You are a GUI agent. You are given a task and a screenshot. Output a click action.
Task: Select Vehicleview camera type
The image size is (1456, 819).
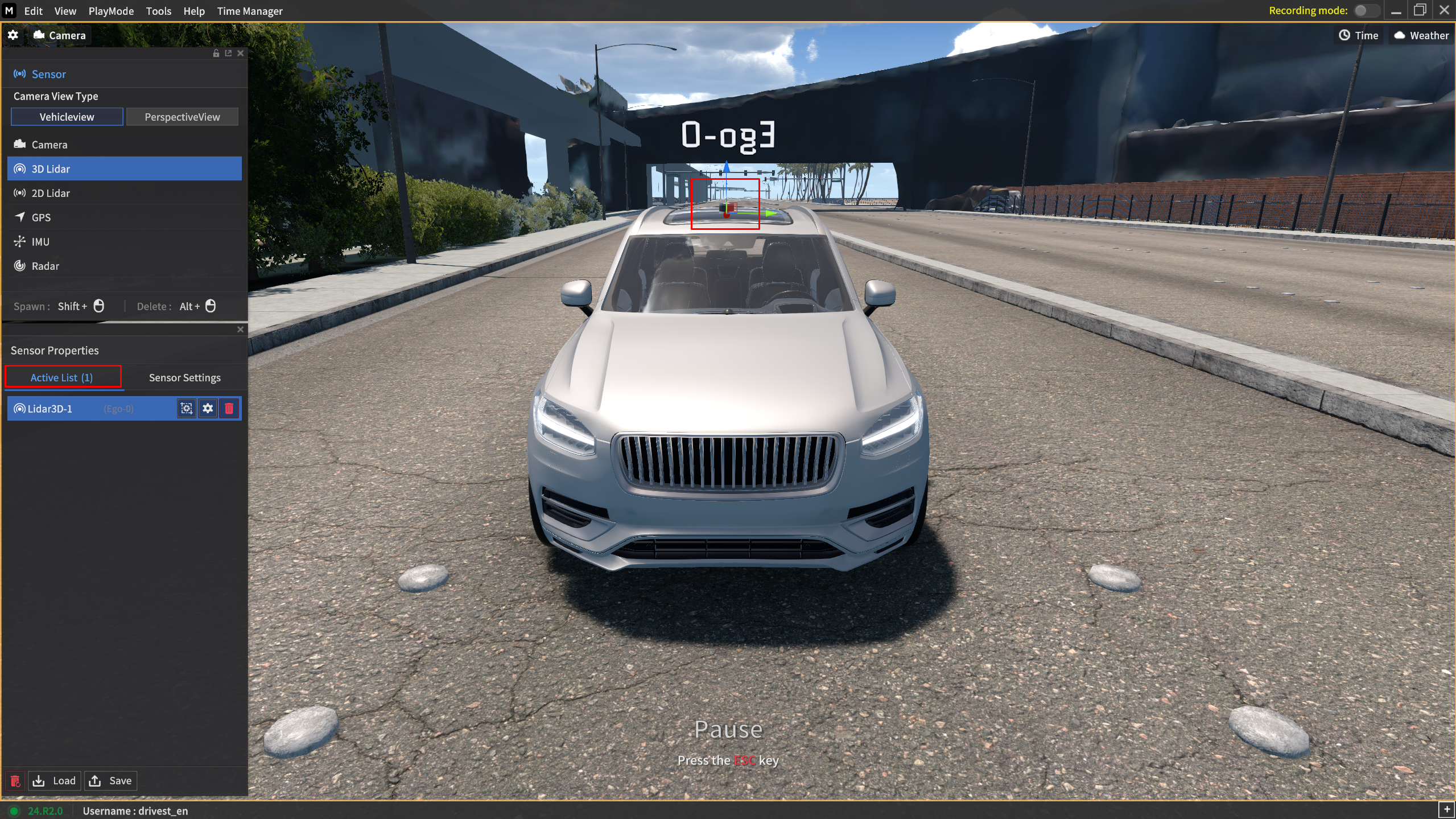pyautogui.click(x=67, y=117)
